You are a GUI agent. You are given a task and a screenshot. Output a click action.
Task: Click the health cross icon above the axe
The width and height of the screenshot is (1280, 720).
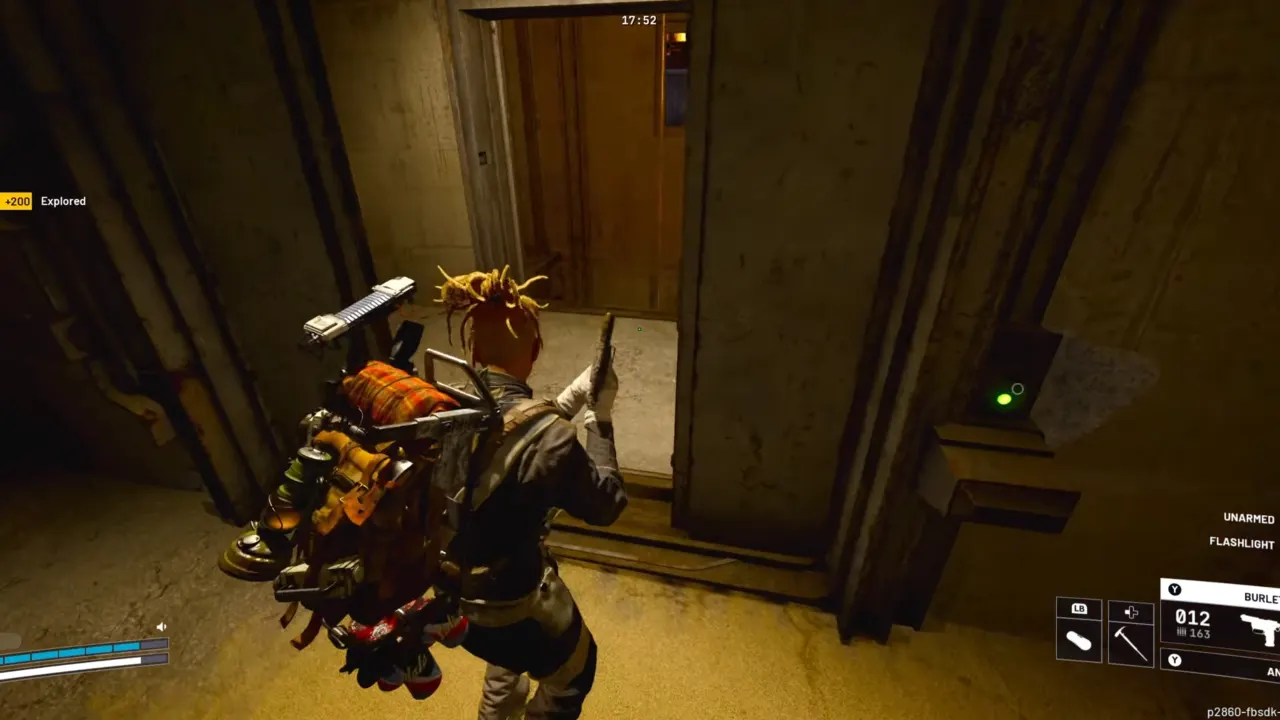tap(1133, 610)
